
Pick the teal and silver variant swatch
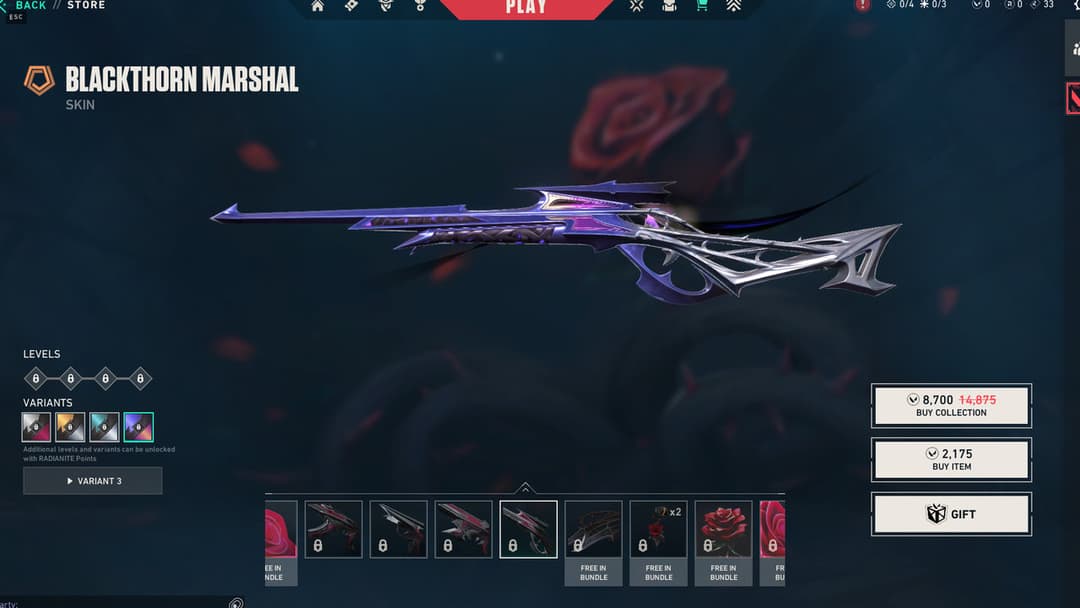pos(105,428)
